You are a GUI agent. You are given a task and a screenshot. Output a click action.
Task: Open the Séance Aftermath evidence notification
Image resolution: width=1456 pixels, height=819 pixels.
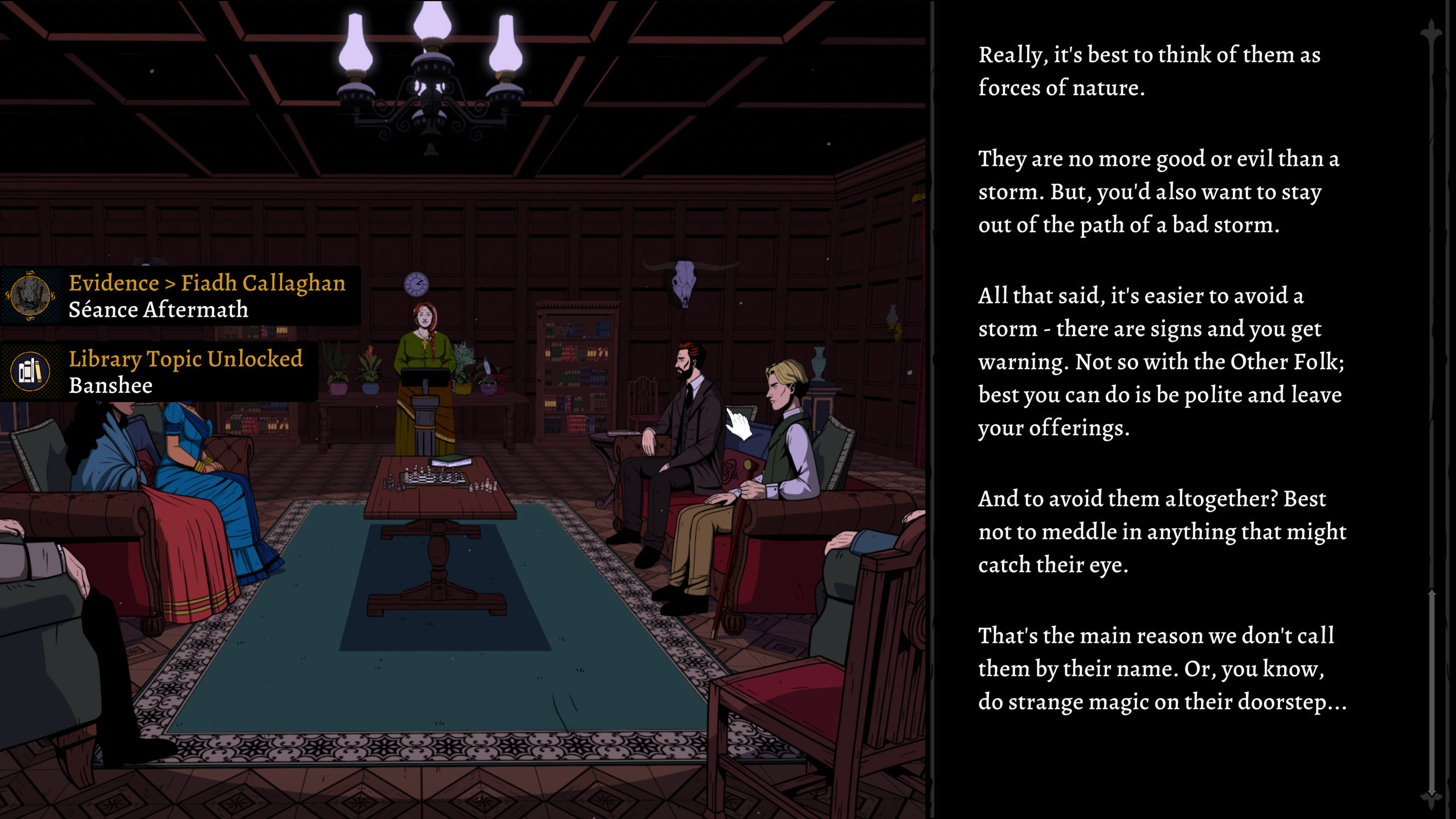coord(206,296)
